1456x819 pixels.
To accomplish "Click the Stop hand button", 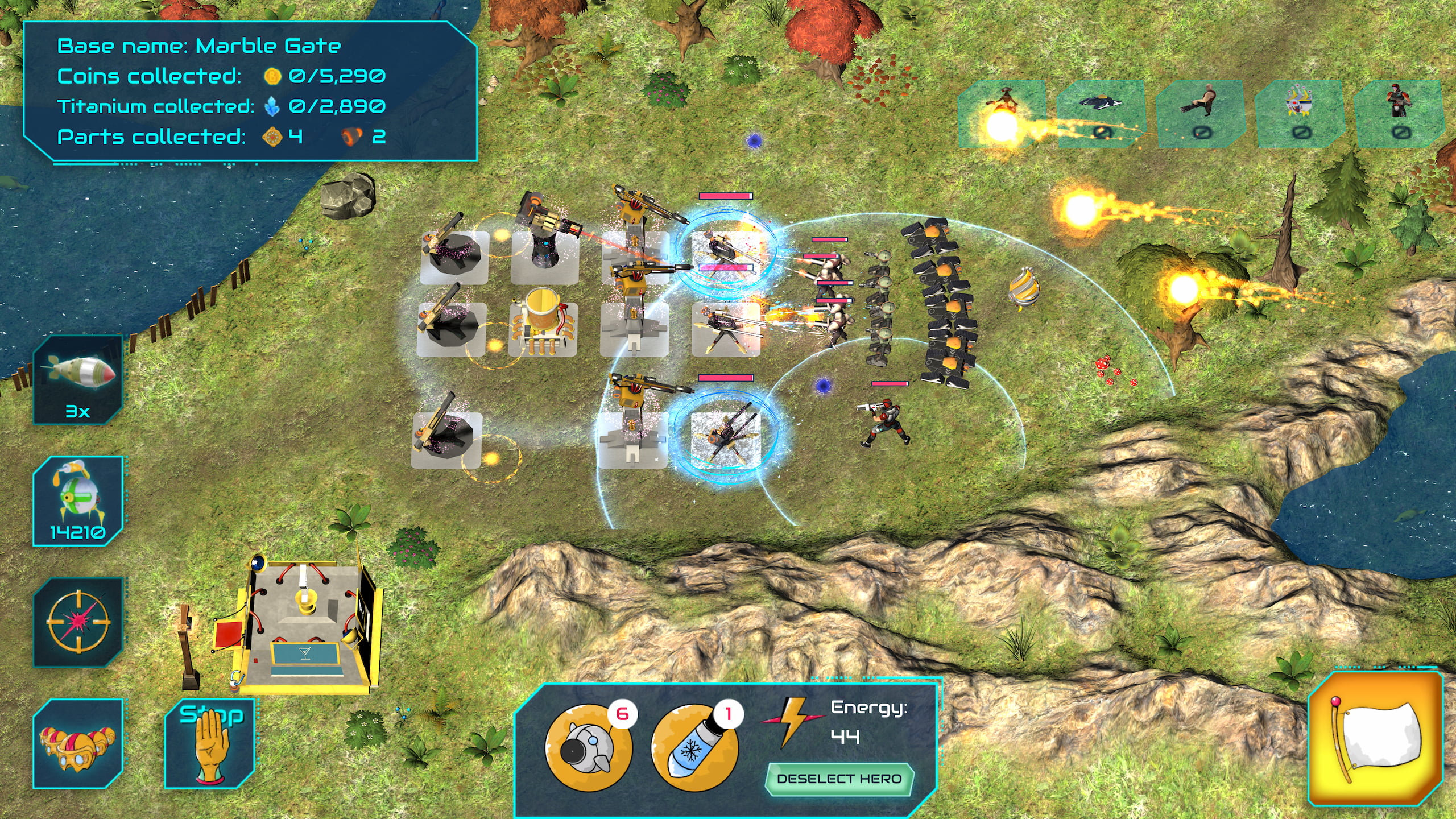I will [210, 743].
